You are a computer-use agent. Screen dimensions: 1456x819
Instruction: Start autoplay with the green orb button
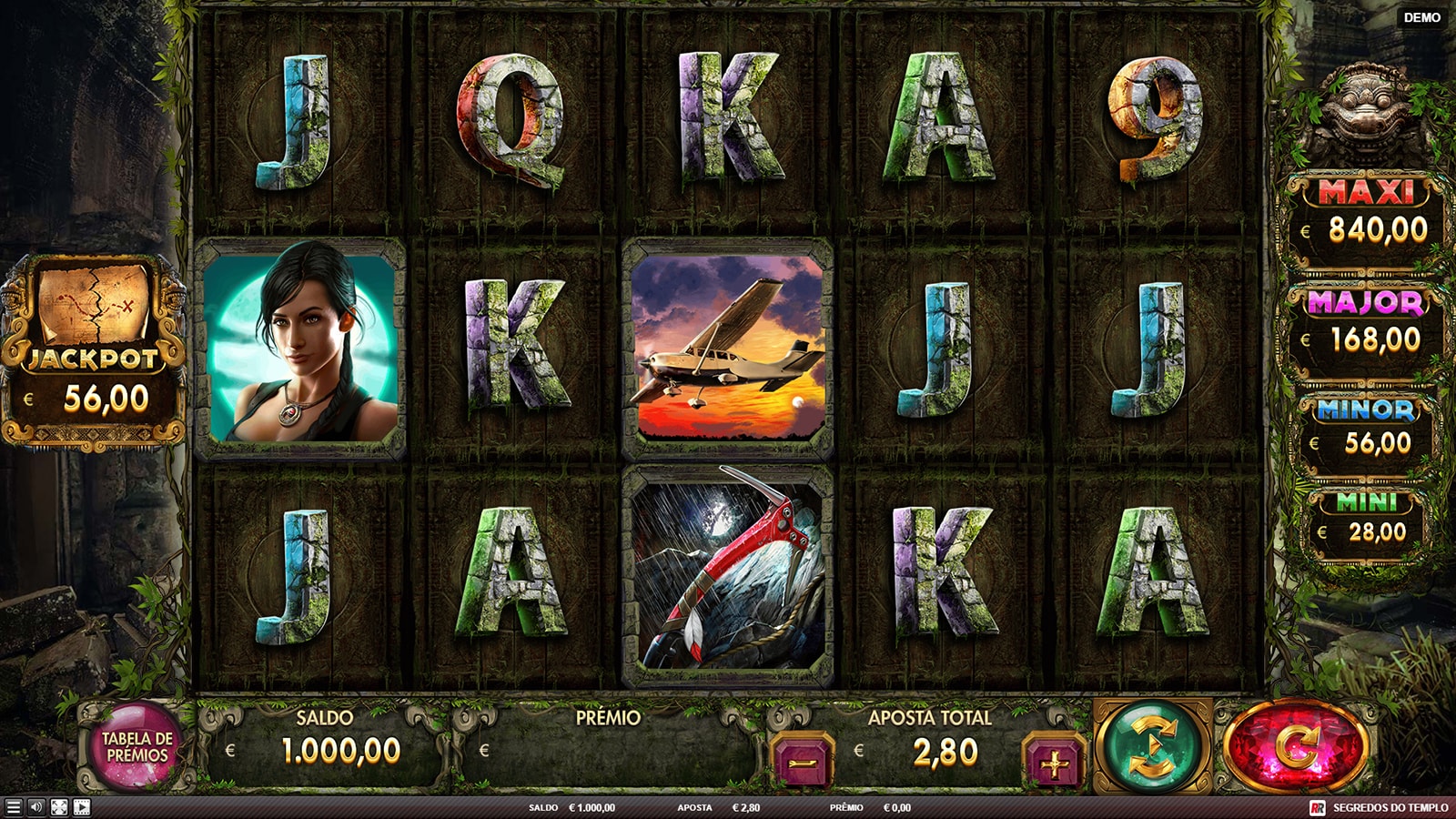point(1153,747)
